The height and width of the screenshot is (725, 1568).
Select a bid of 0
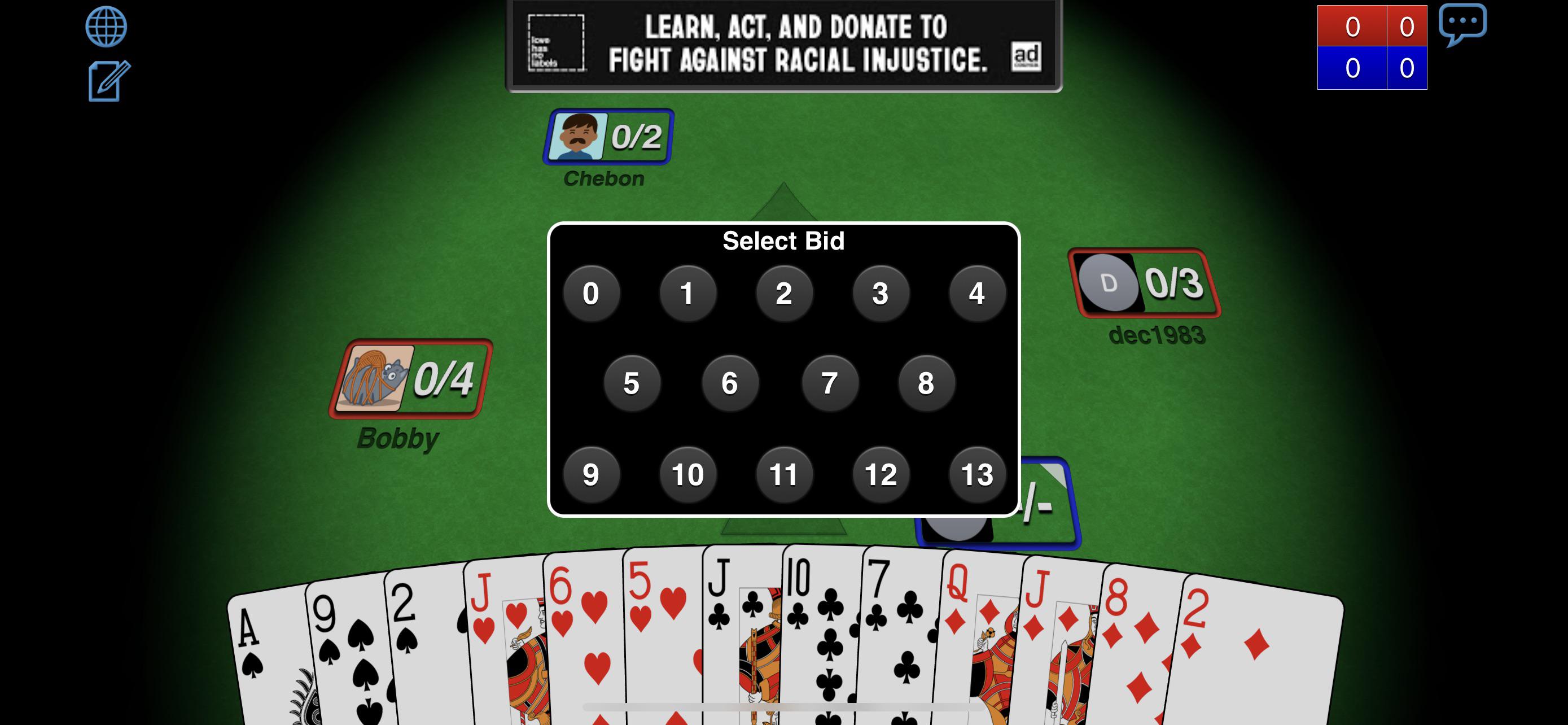coord(591,293)
